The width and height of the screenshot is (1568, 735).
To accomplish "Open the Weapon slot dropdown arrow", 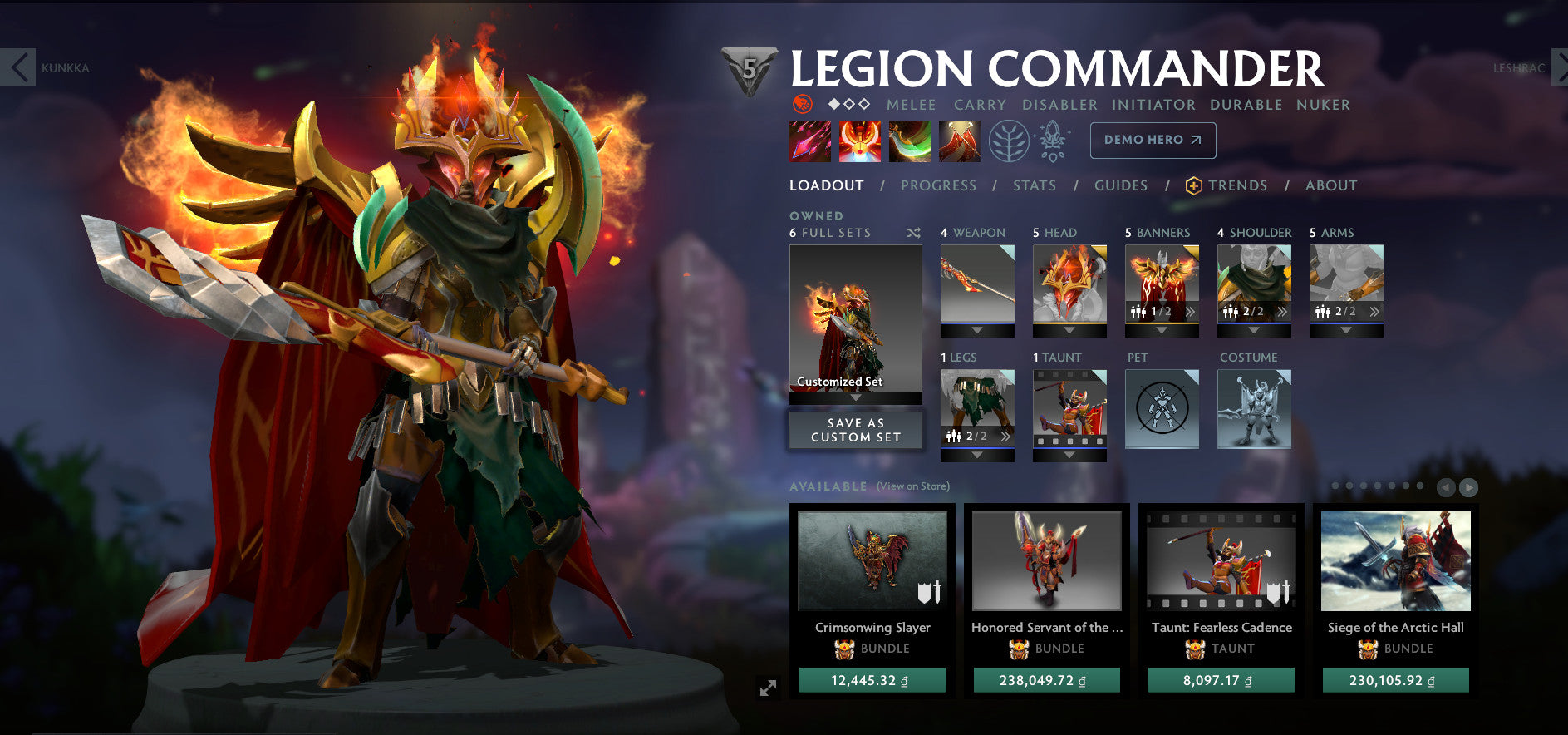I will (x=976, y=328).
